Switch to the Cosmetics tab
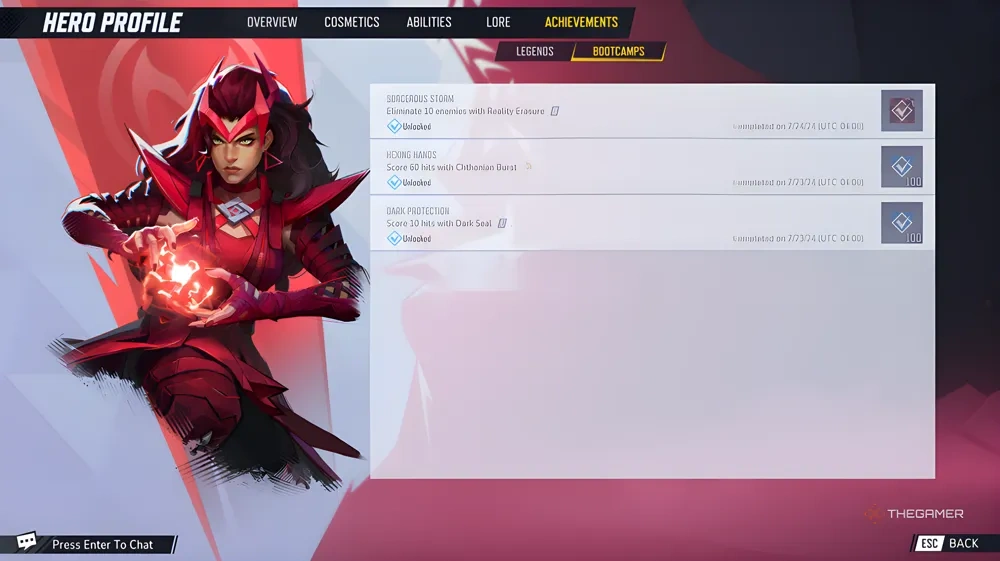The image size is (1000, 561). [x=352, y=22]
